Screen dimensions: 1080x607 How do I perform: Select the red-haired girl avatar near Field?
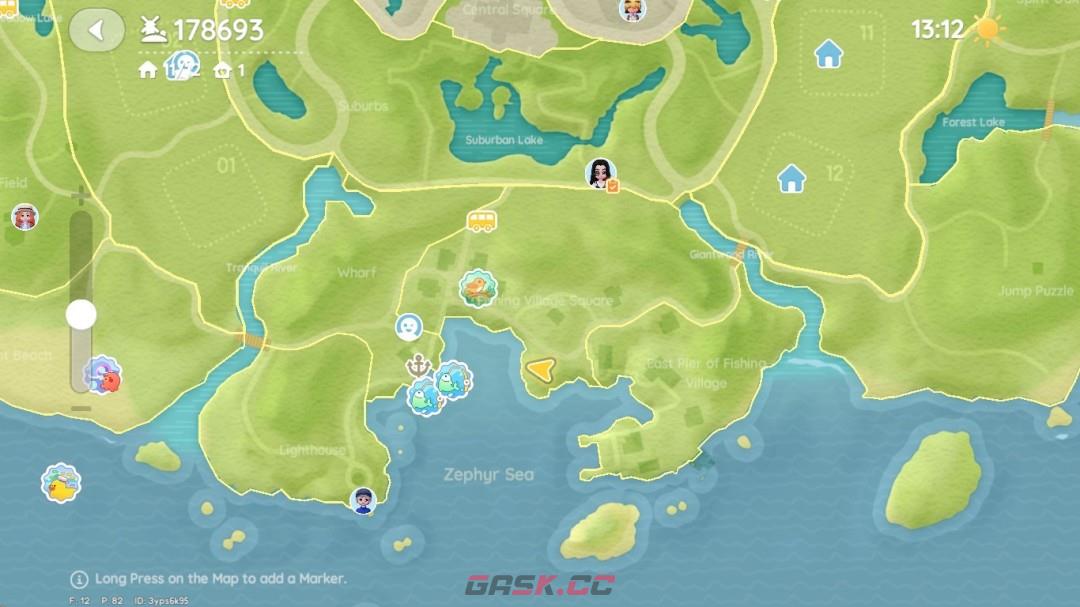tap(24, 217)
